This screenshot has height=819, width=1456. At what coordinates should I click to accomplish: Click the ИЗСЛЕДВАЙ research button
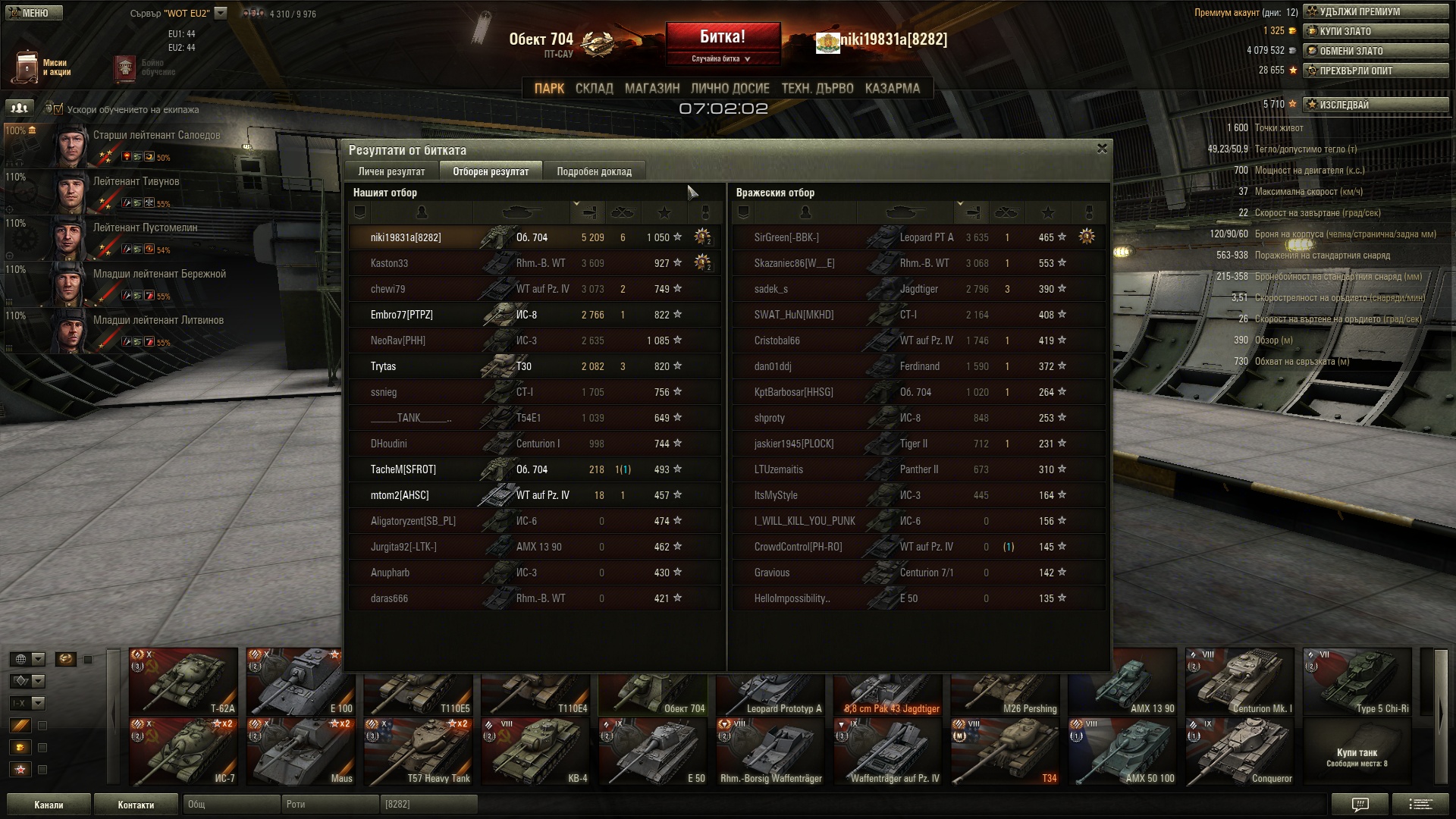(x=1375, y=105)
